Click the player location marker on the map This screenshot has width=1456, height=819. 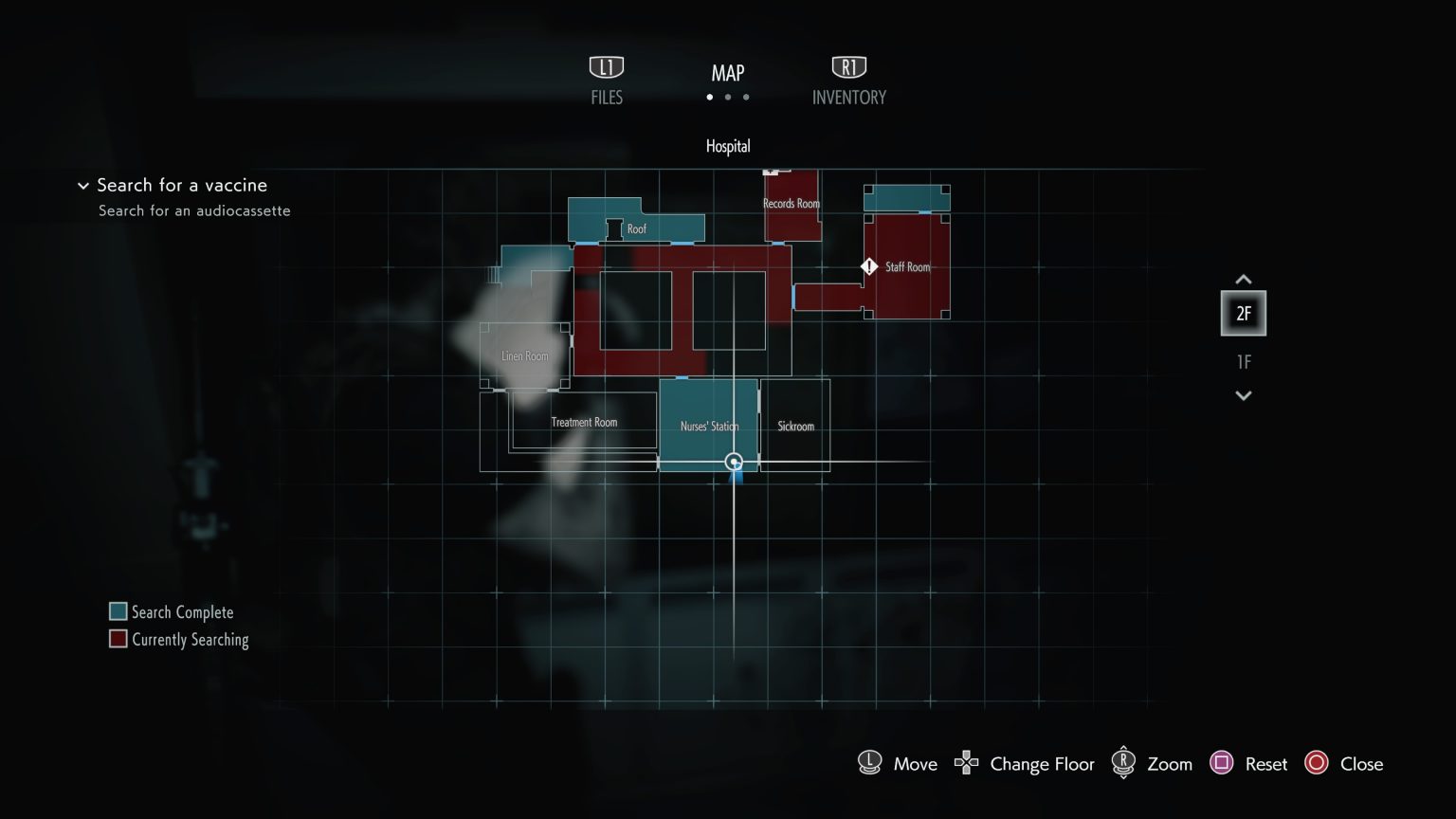click(x=734, y=463)
